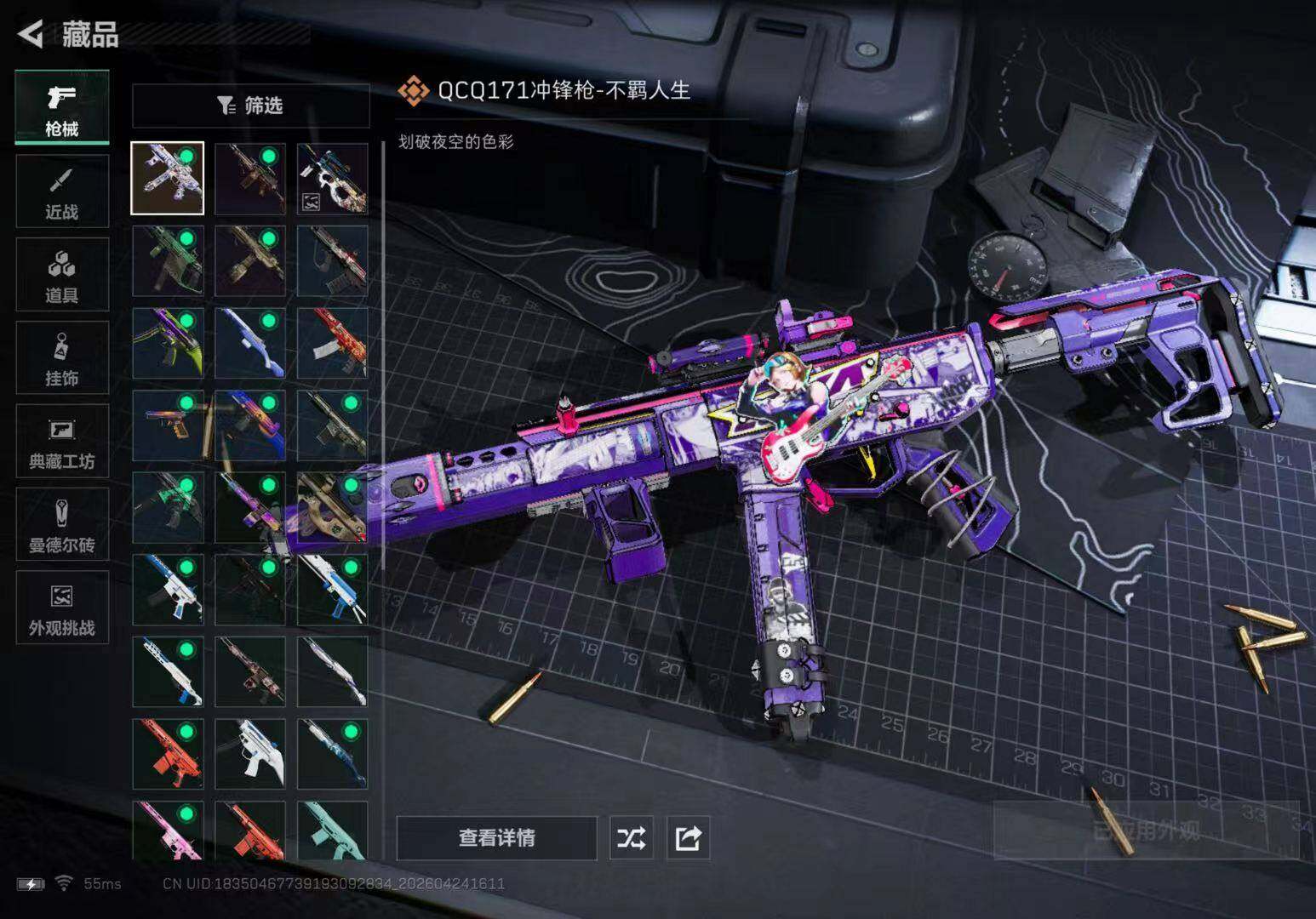Click the 已应用外观 applied skin button
The image size is (1316, 919).
(x=1146, y=830)
